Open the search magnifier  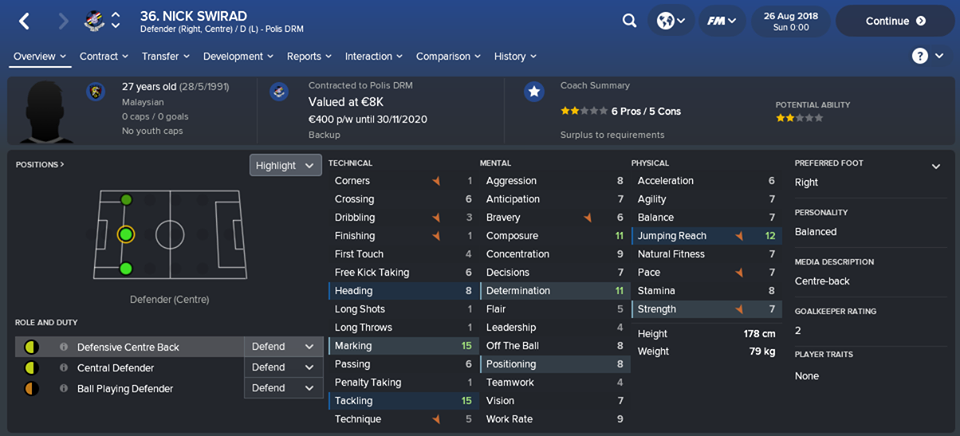(x=629, y=20)
